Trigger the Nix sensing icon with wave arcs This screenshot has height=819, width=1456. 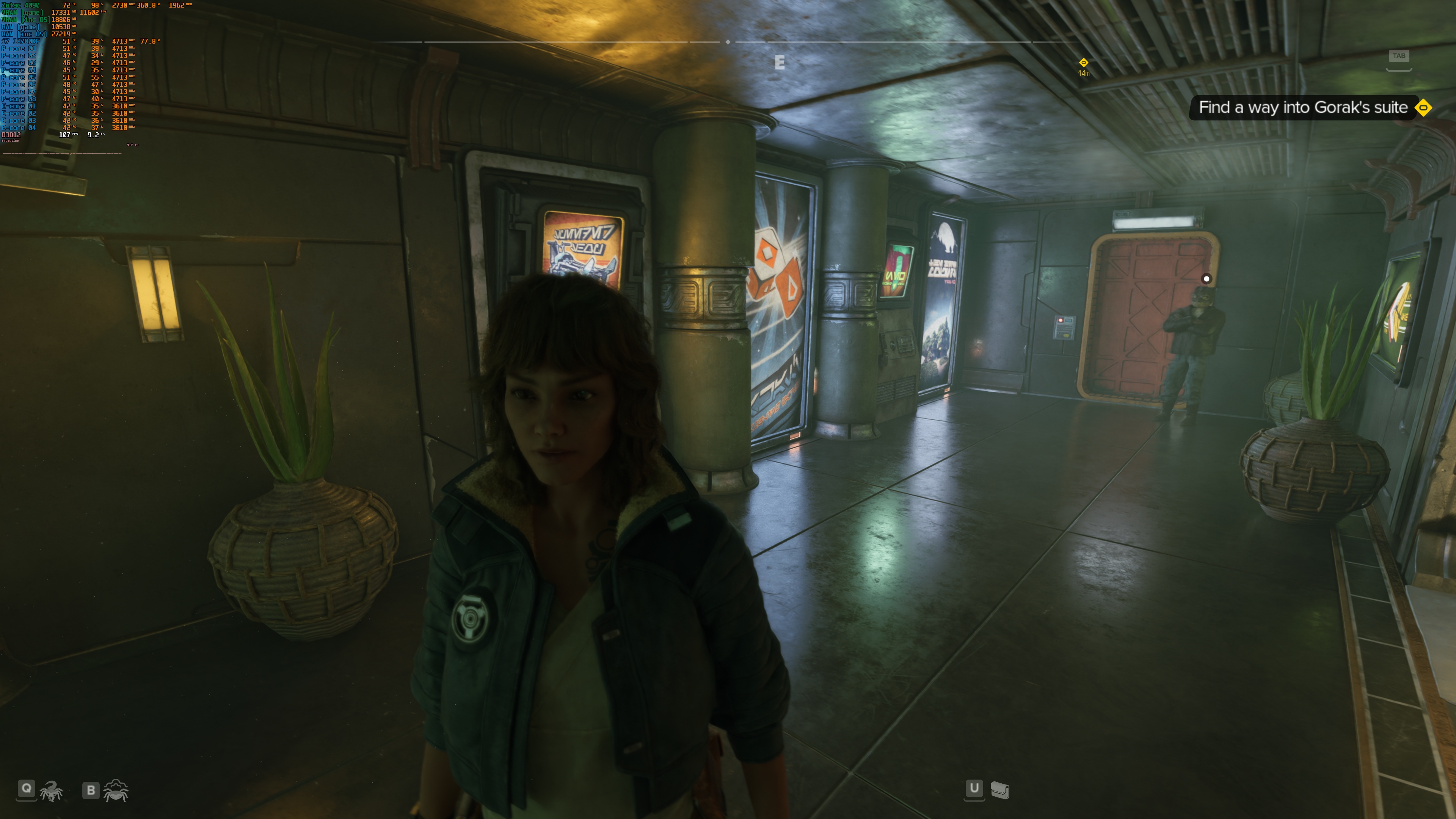[116, 790]
